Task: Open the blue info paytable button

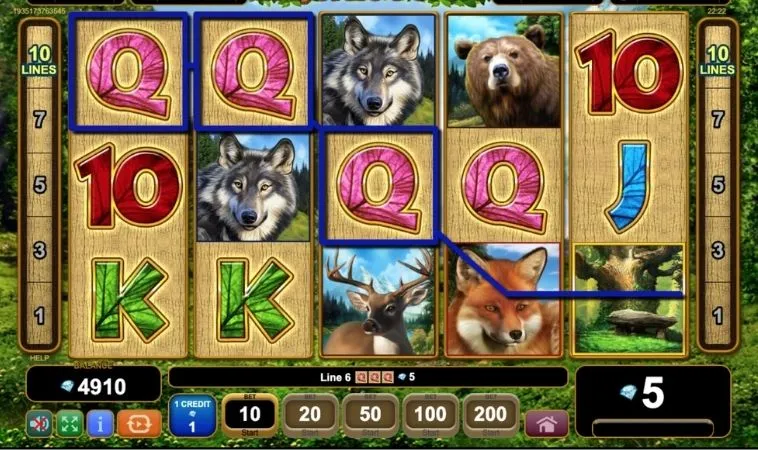Action: pos(100,422)
